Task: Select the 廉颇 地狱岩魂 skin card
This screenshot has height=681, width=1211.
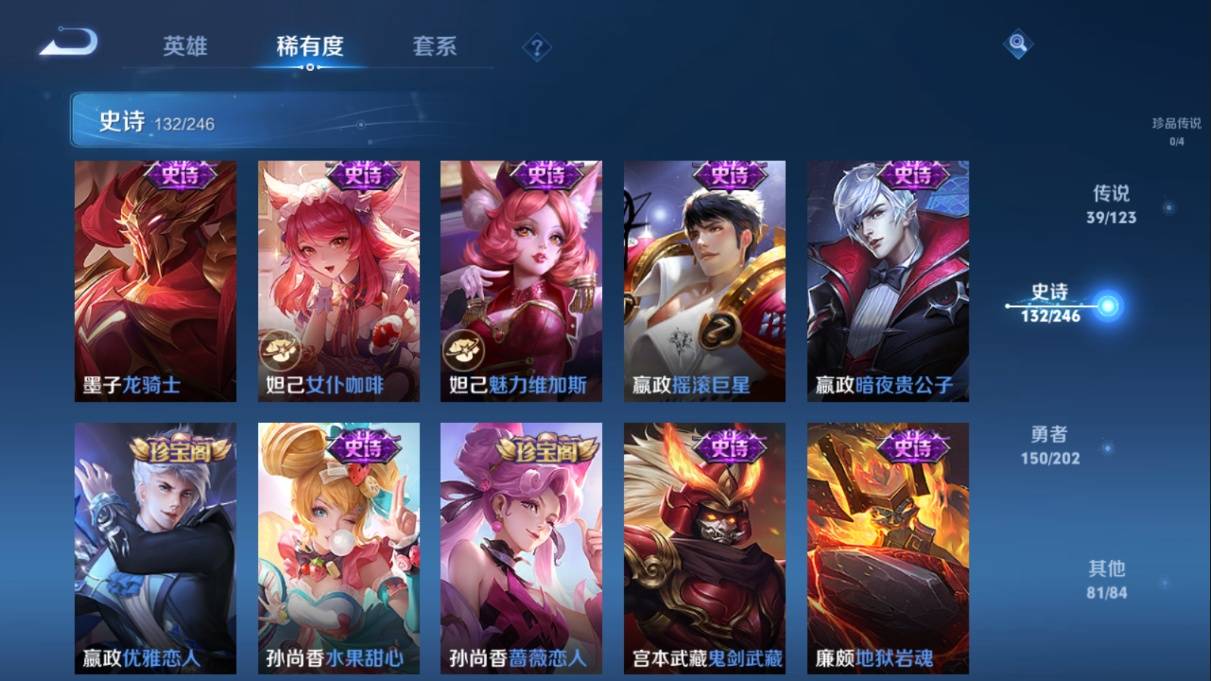Action: [888, 547]
